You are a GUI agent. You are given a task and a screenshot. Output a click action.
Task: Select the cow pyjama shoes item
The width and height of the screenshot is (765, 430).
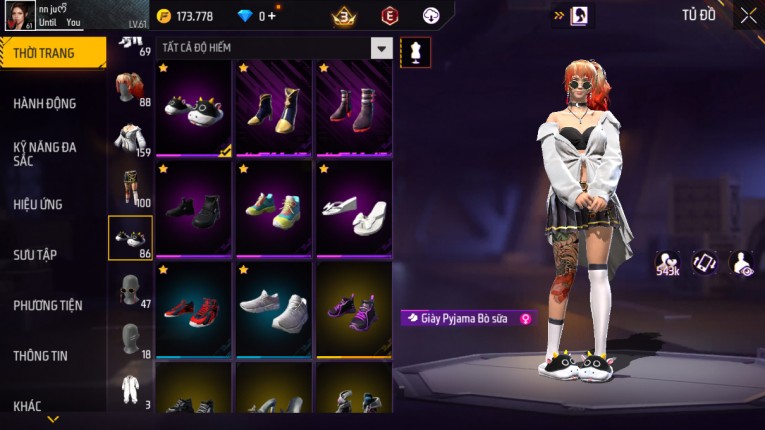coord(195,110)
